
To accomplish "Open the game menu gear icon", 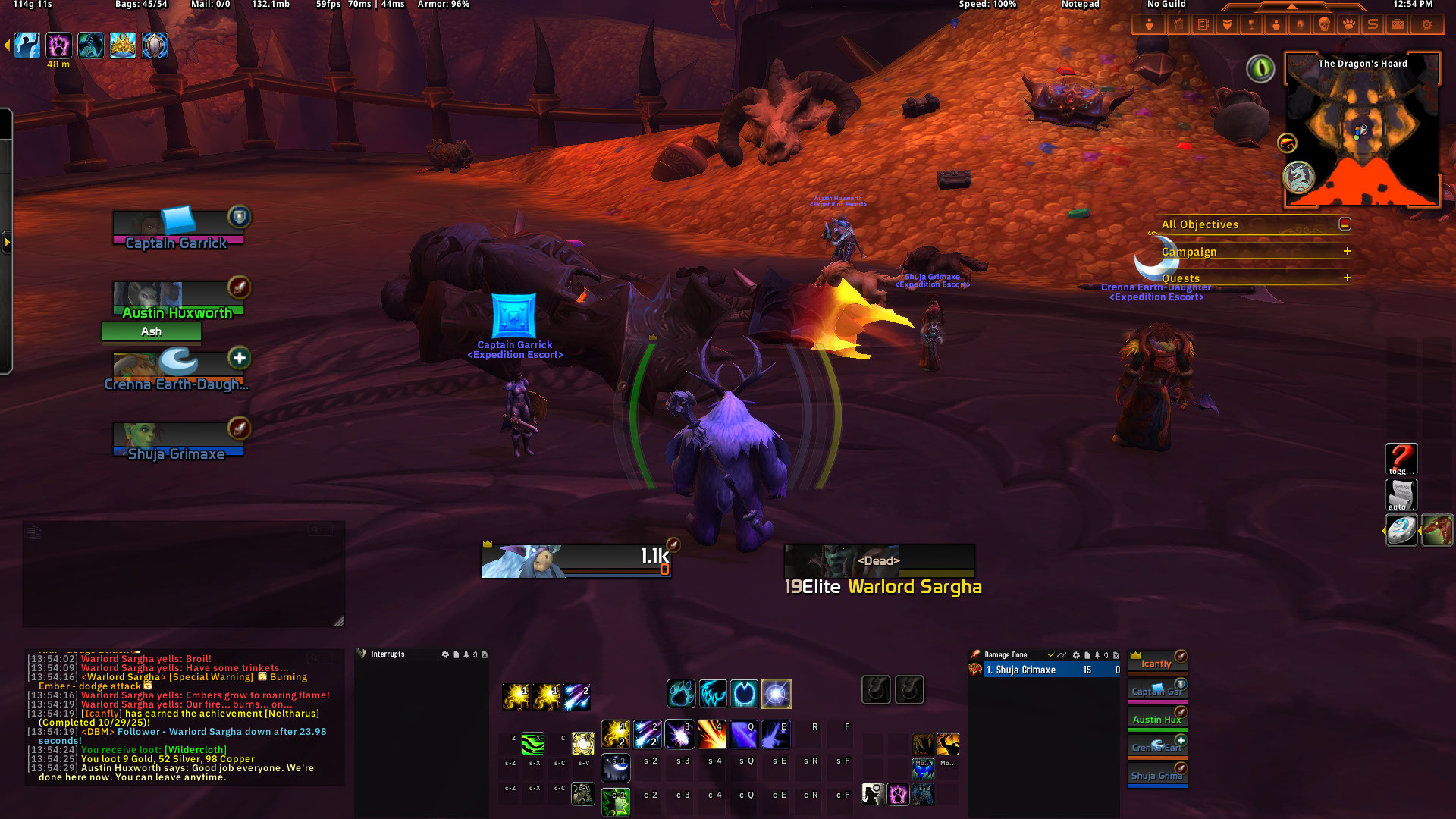I will [1426, 25].
